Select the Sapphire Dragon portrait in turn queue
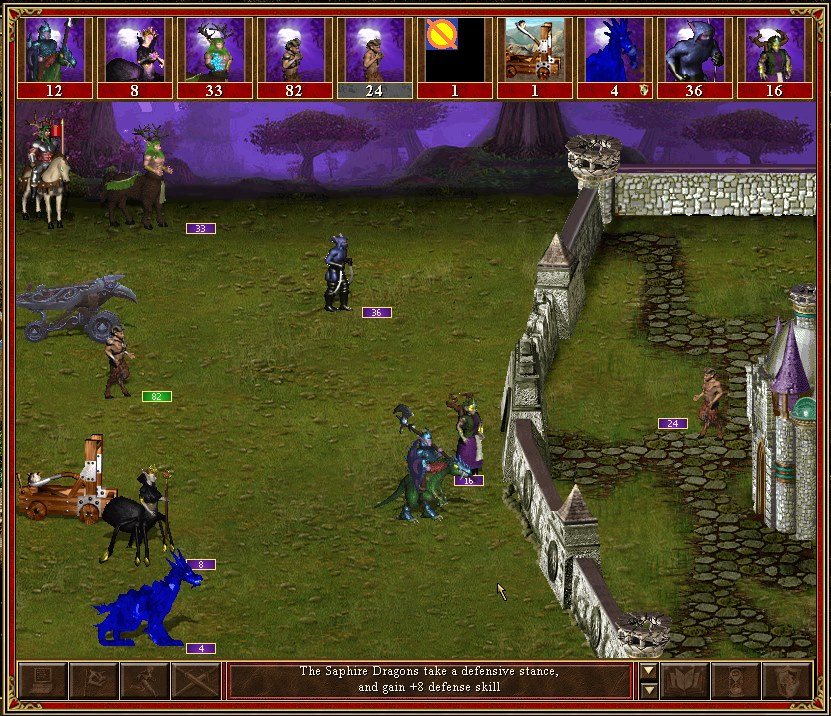This screenshot has height=716, width=831. click(614, 50)
